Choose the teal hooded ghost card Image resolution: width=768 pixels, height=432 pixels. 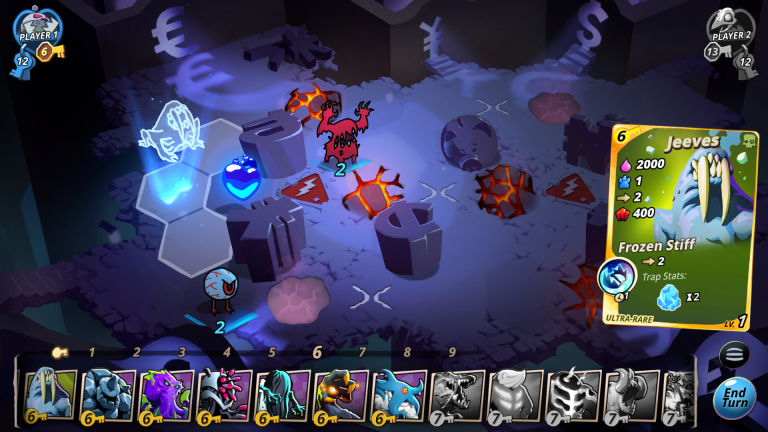pos(281,394)
